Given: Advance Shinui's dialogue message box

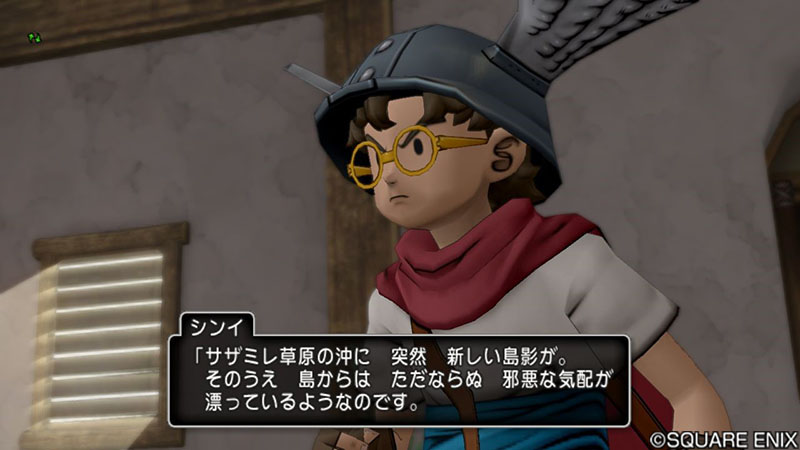Looking at the screenshot, I should point(399,381).
